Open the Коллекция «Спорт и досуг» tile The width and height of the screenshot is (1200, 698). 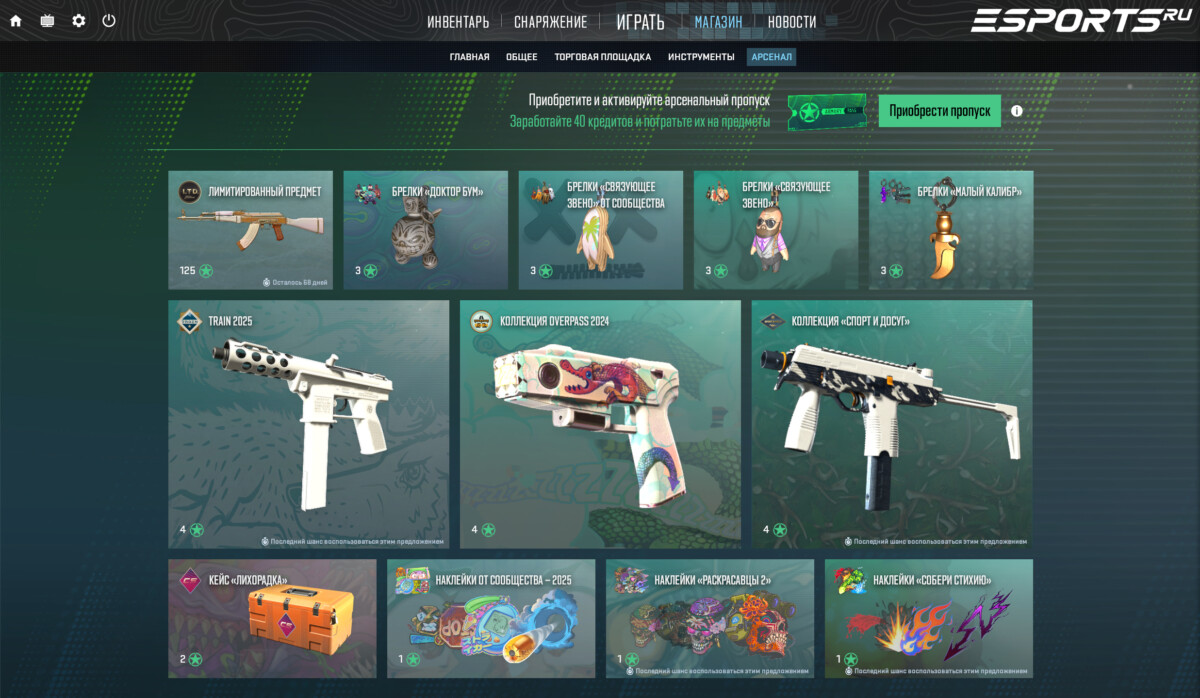(x=892, y=423)
